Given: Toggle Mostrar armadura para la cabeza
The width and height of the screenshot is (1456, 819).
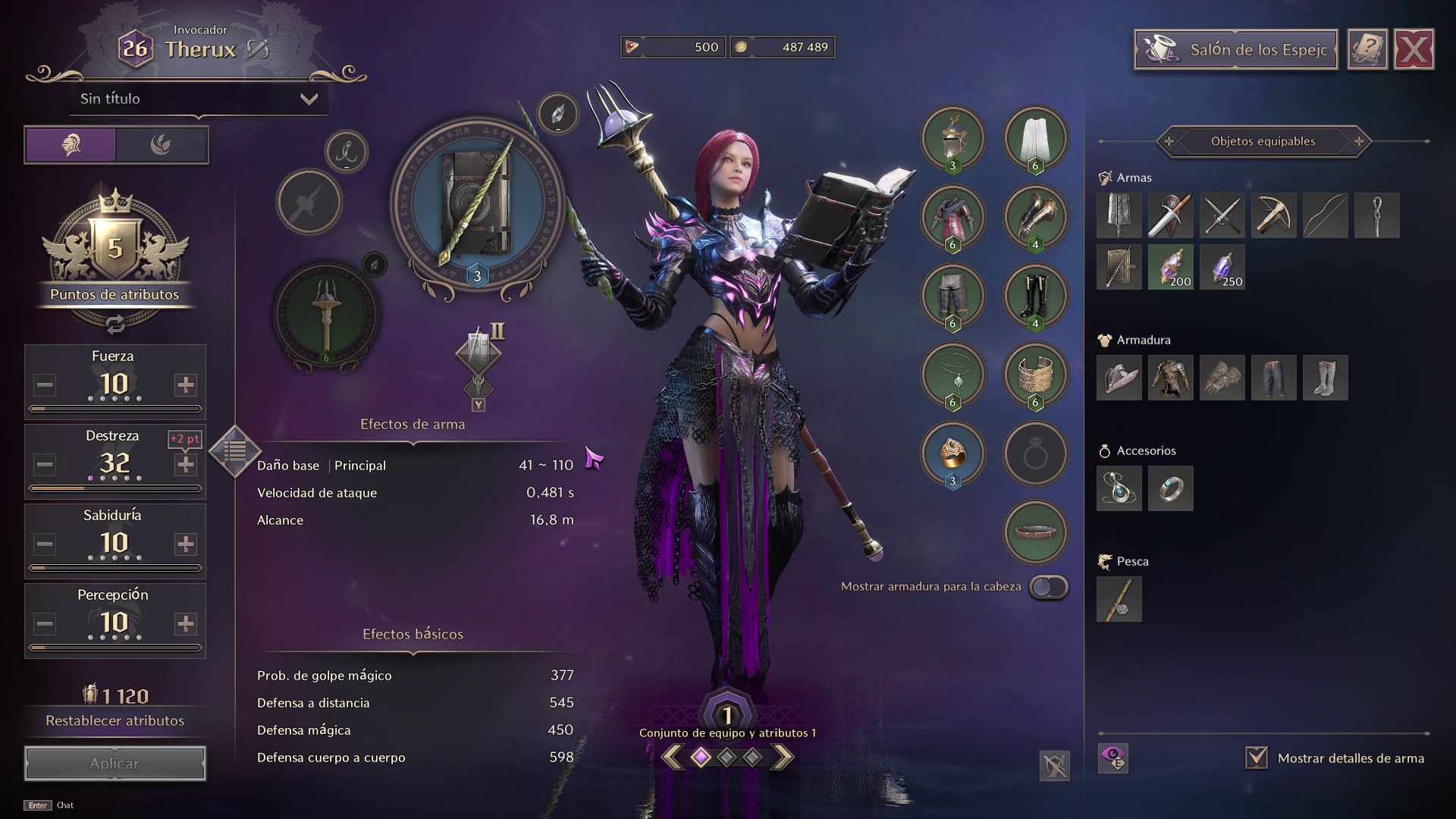Looking at the screenshot, I should pos(1049,587).
